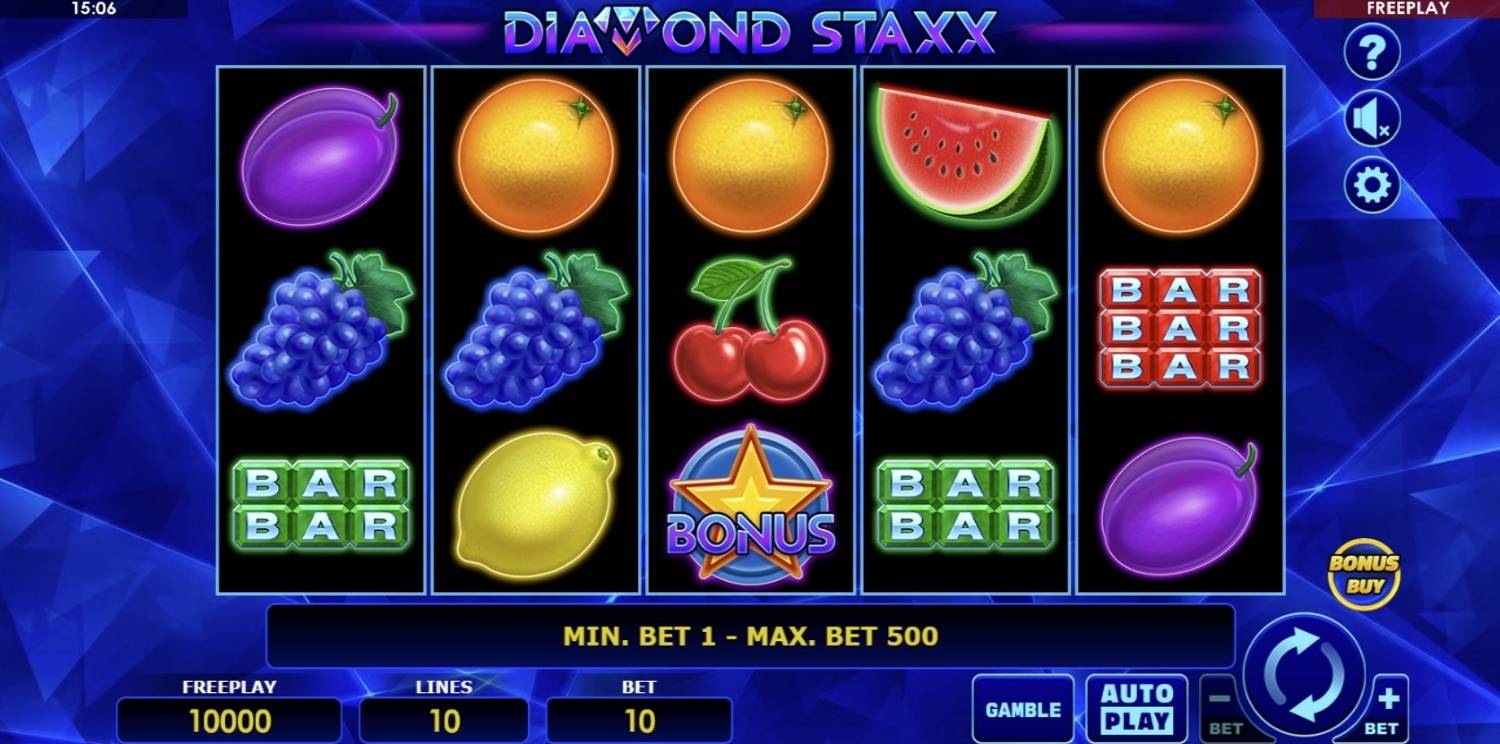Select the FREEPLAY 10000 balance display
Image resolution: width=1500 pixels, height=744 pixels.
(x=230, y=717)
